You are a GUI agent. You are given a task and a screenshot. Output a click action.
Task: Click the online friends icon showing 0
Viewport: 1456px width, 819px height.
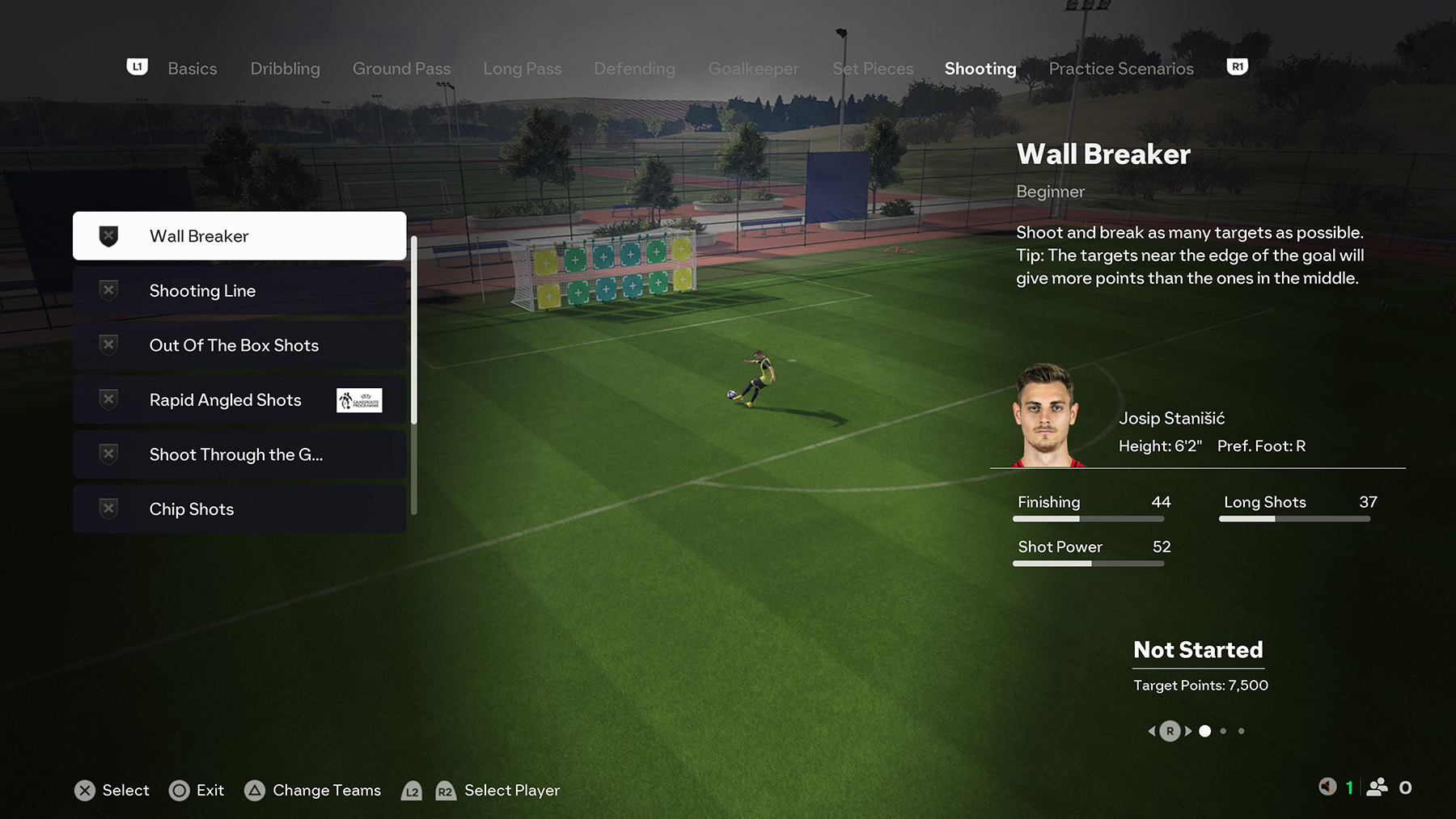1378,786
